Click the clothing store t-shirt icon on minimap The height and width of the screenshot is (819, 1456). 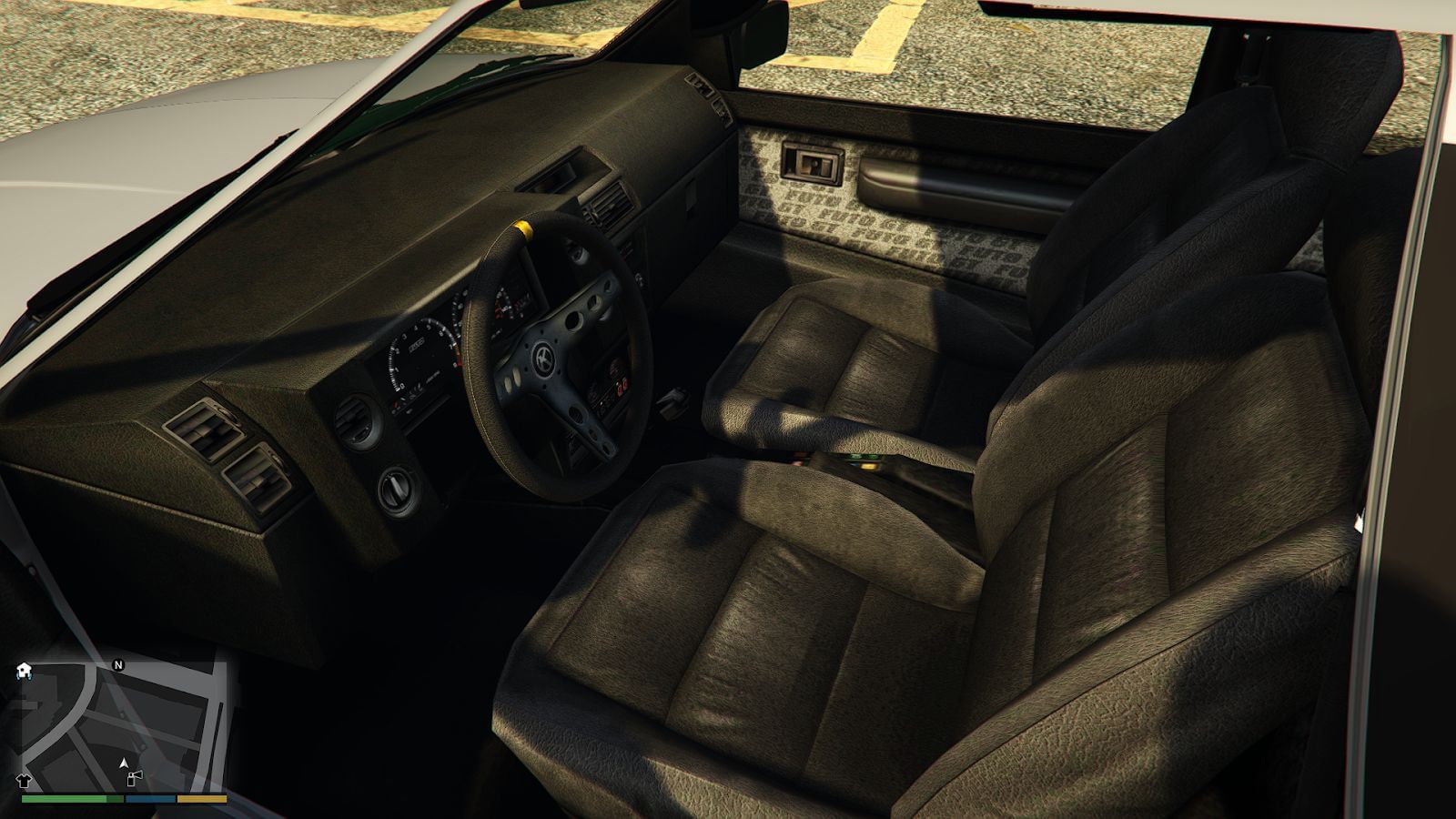[24, 780]
